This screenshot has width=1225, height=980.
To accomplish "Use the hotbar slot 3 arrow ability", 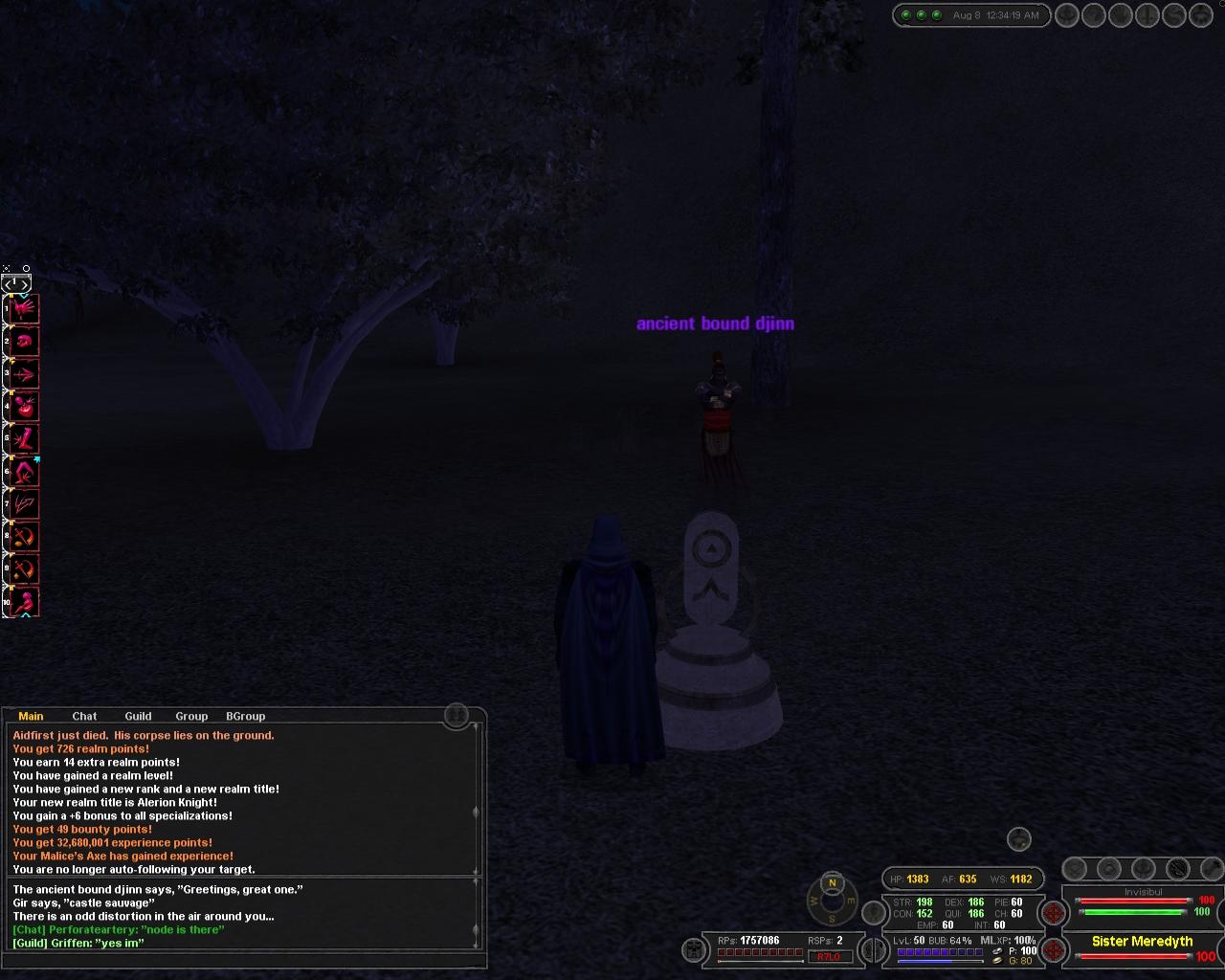I will [x=24, y=373].
